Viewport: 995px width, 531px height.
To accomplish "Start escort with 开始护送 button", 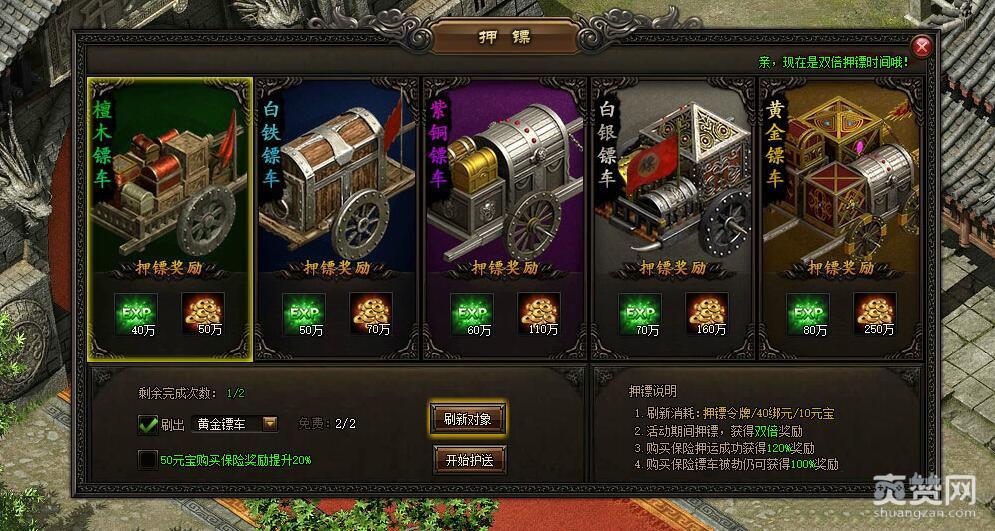I will point(467,459).
